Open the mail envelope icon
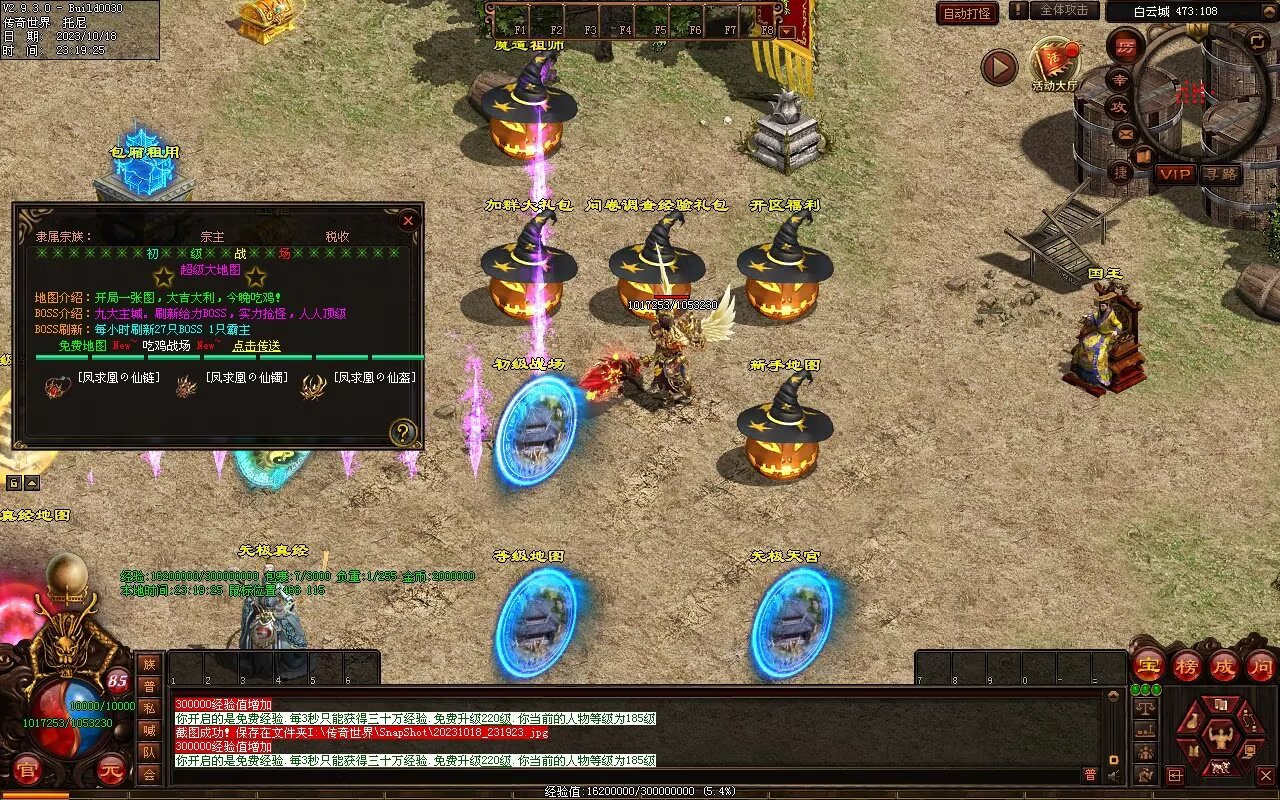Image resolution: width=1280 pixels, height=800 pixels. click(x=1126, y=132)
